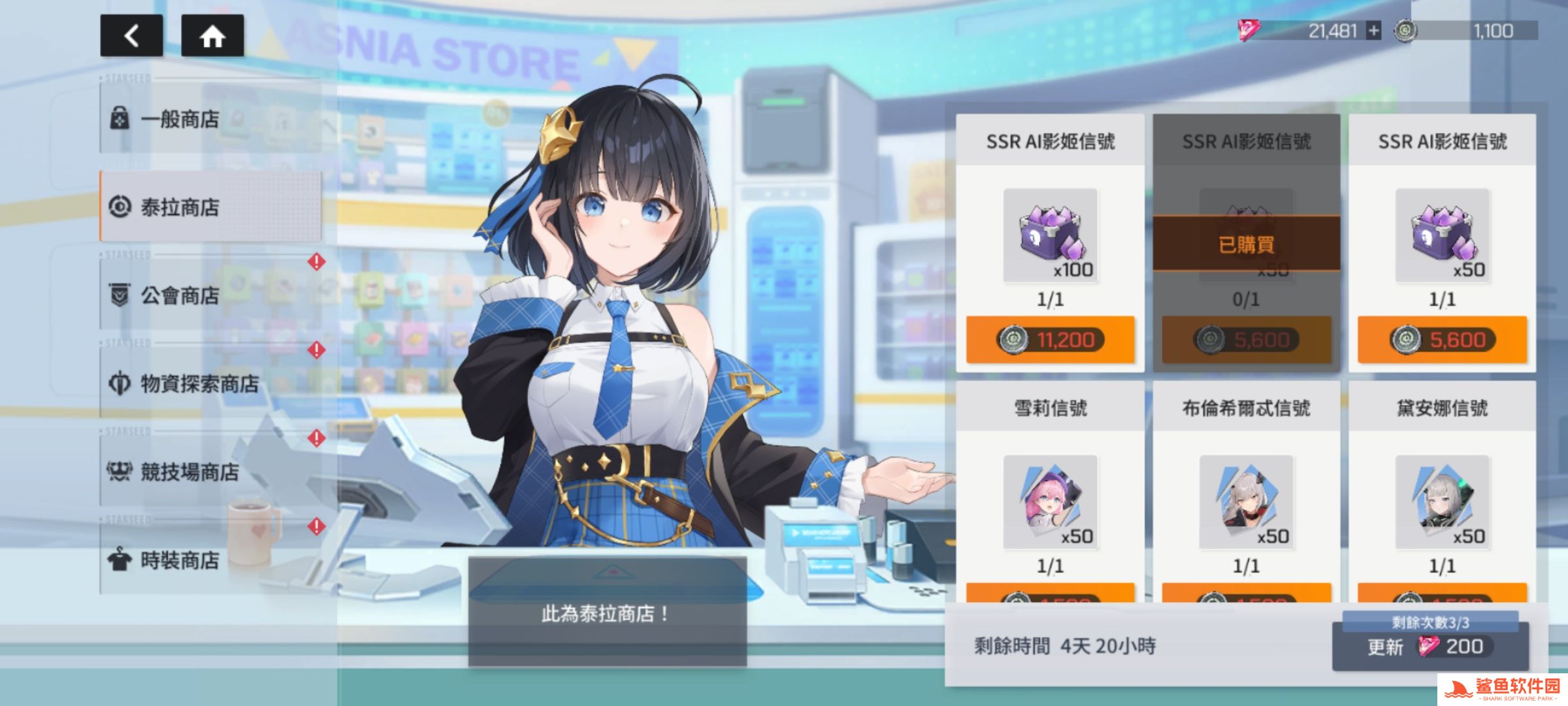Screen dimensions: 1568x706
Task: Refresh the shop with 更新 for 200
Action: click(x=1429, y=647)
